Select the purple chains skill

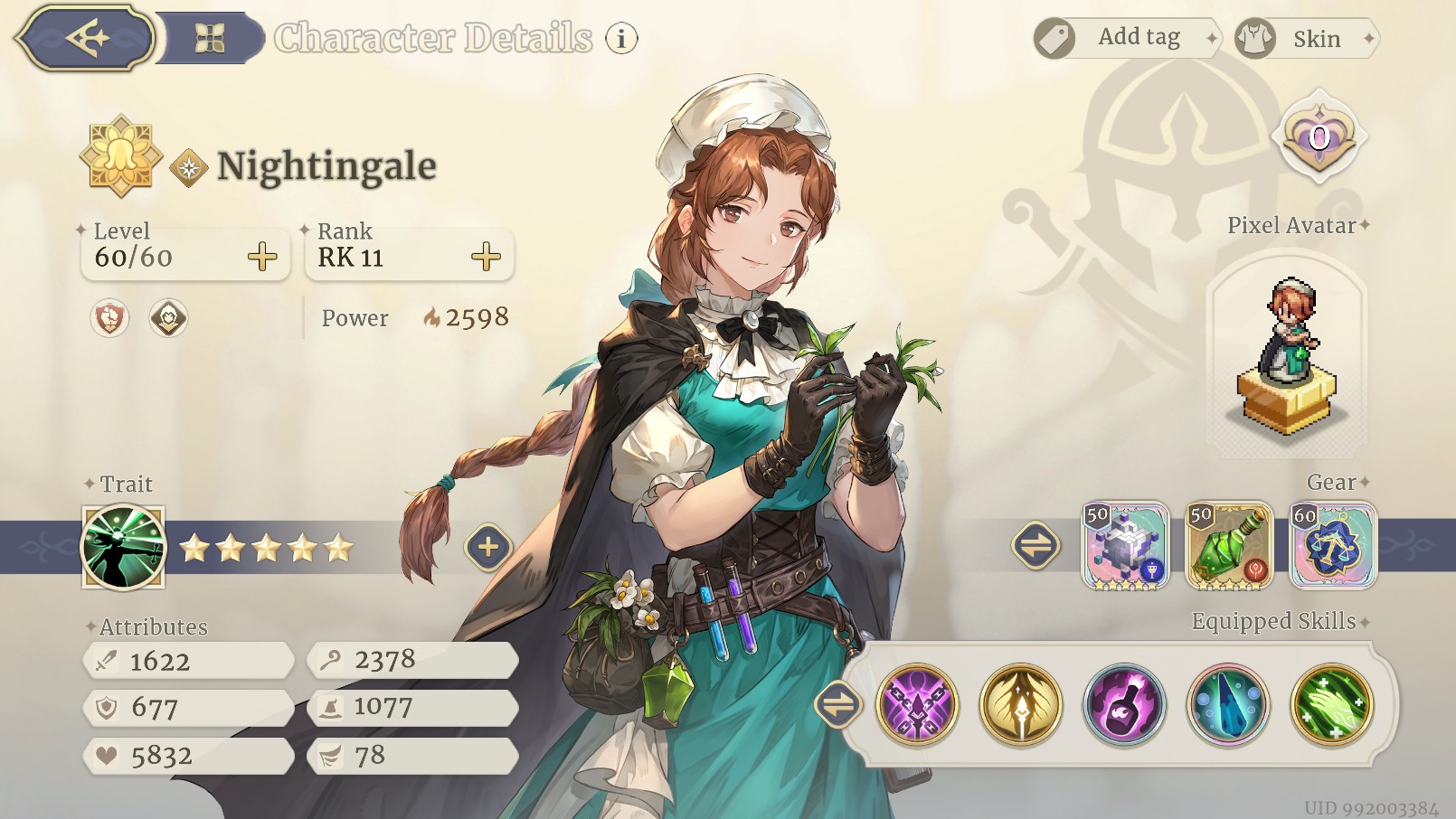pyautogui.click(x=917, y=704)
